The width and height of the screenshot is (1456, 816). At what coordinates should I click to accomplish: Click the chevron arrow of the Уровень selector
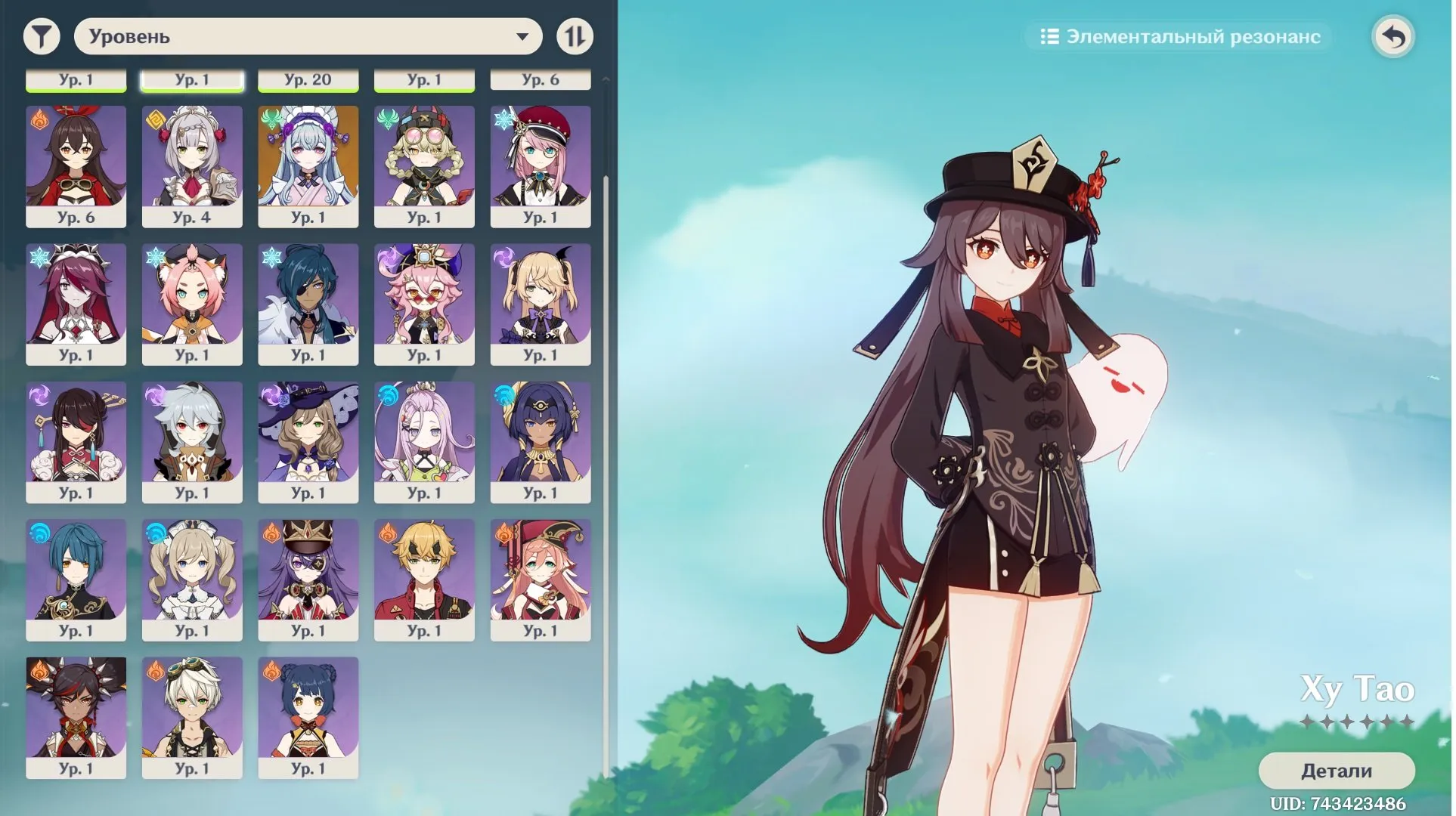coord(523,36)
